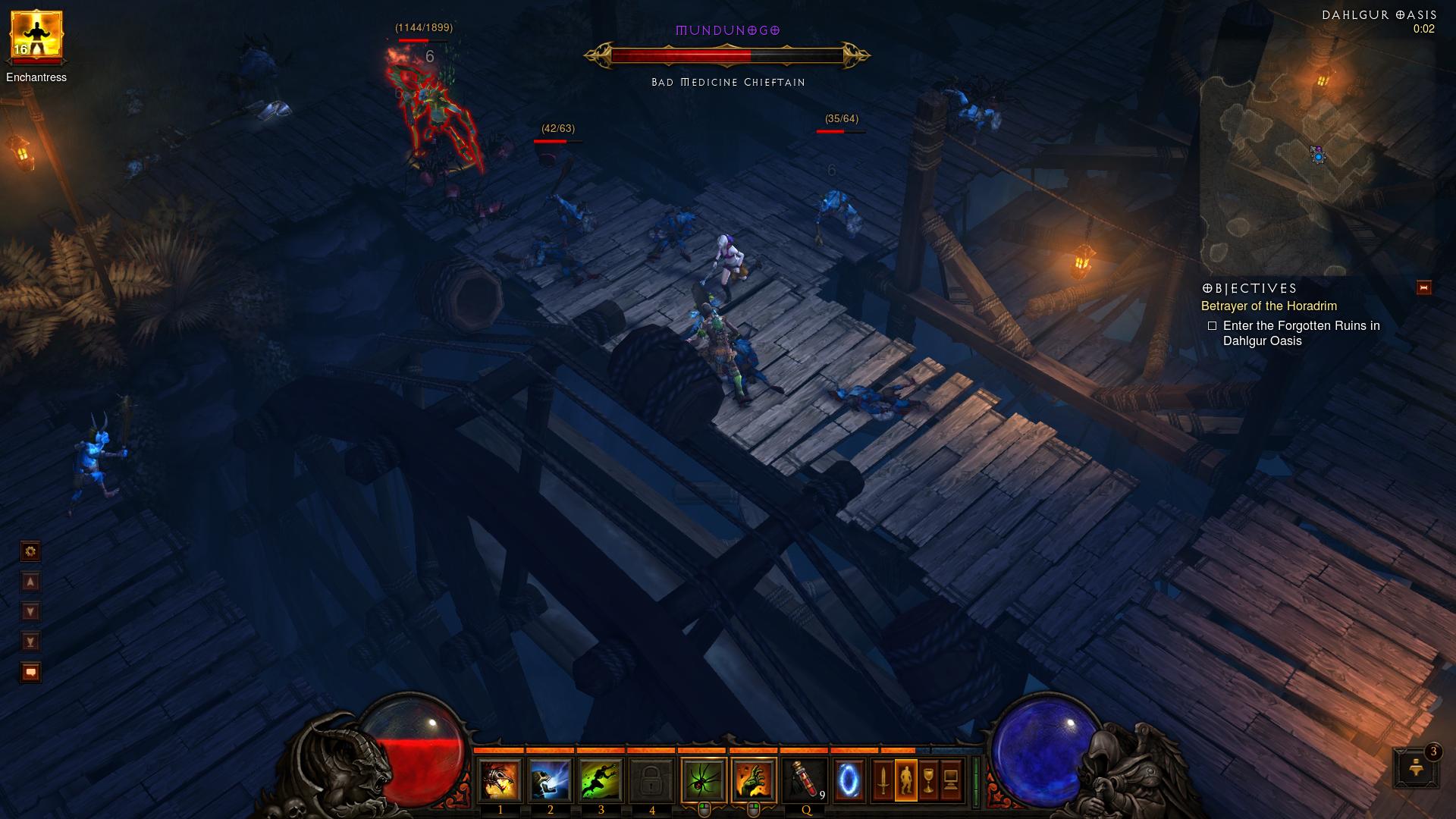The width and height of the screenshot is (1456, 819).
Task: Activate the grasping zombie hand skill
Action: (x=754, y=780)
